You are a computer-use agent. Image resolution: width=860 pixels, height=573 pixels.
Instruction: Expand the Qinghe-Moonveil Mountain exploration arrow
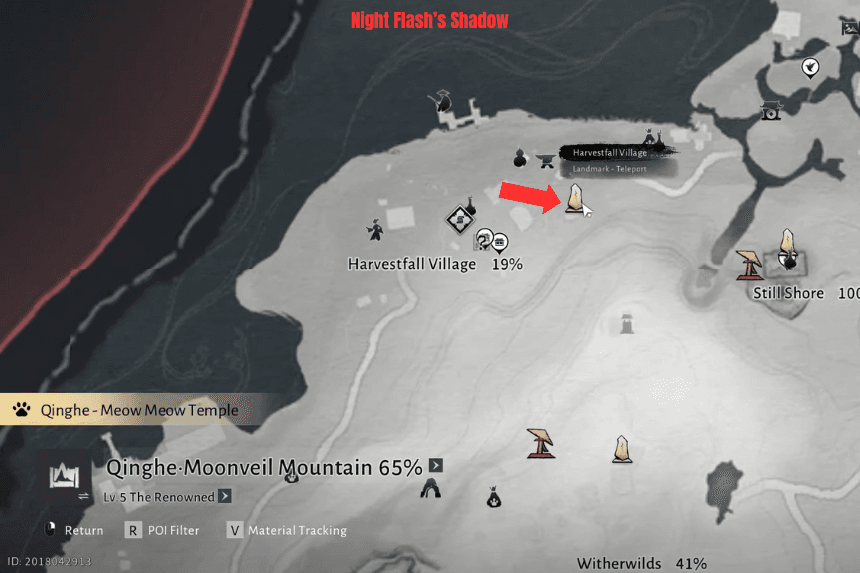tap(435, 465)
